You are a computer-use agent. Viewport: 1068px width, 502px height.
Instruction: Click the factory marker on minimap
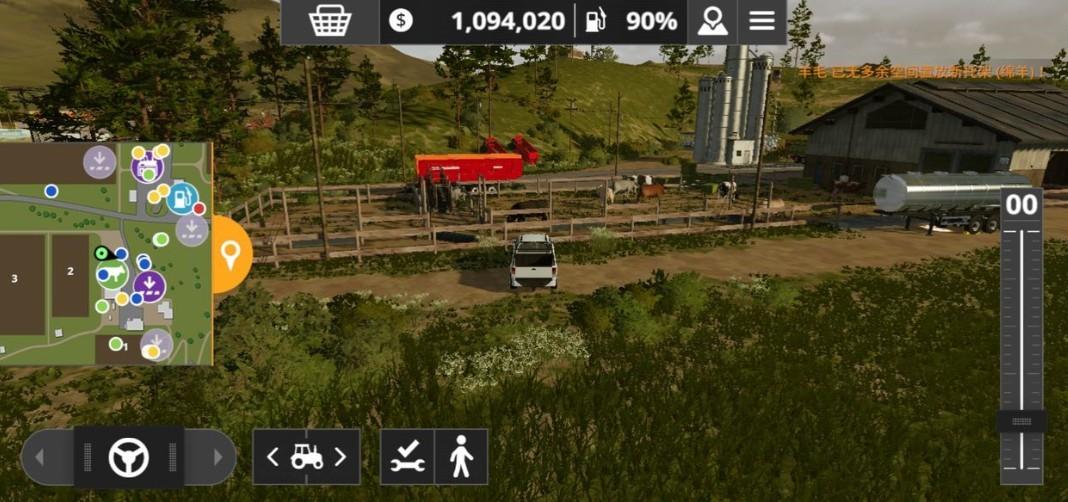click(148, 161)
